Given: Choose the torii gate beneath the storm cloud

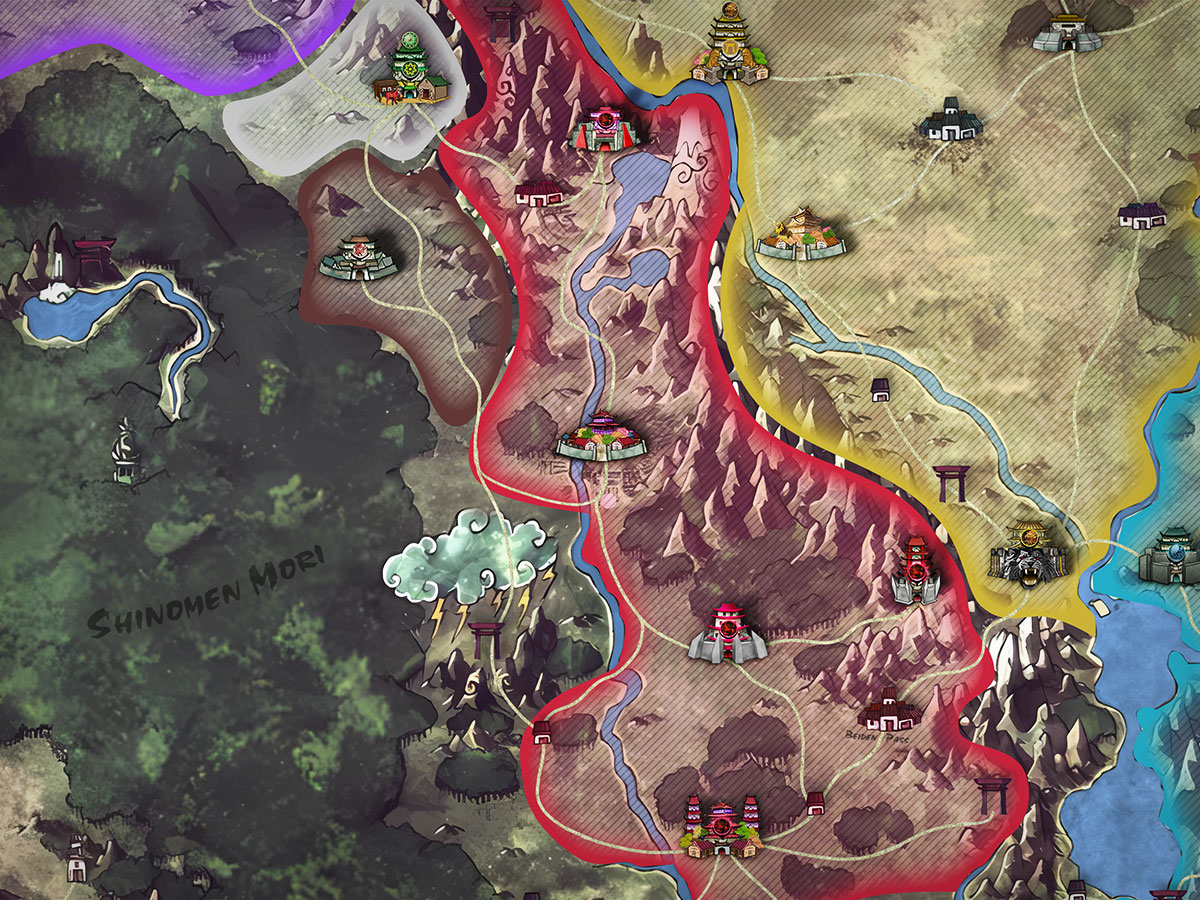Looking at the screenshot, I should pos(487,639).
